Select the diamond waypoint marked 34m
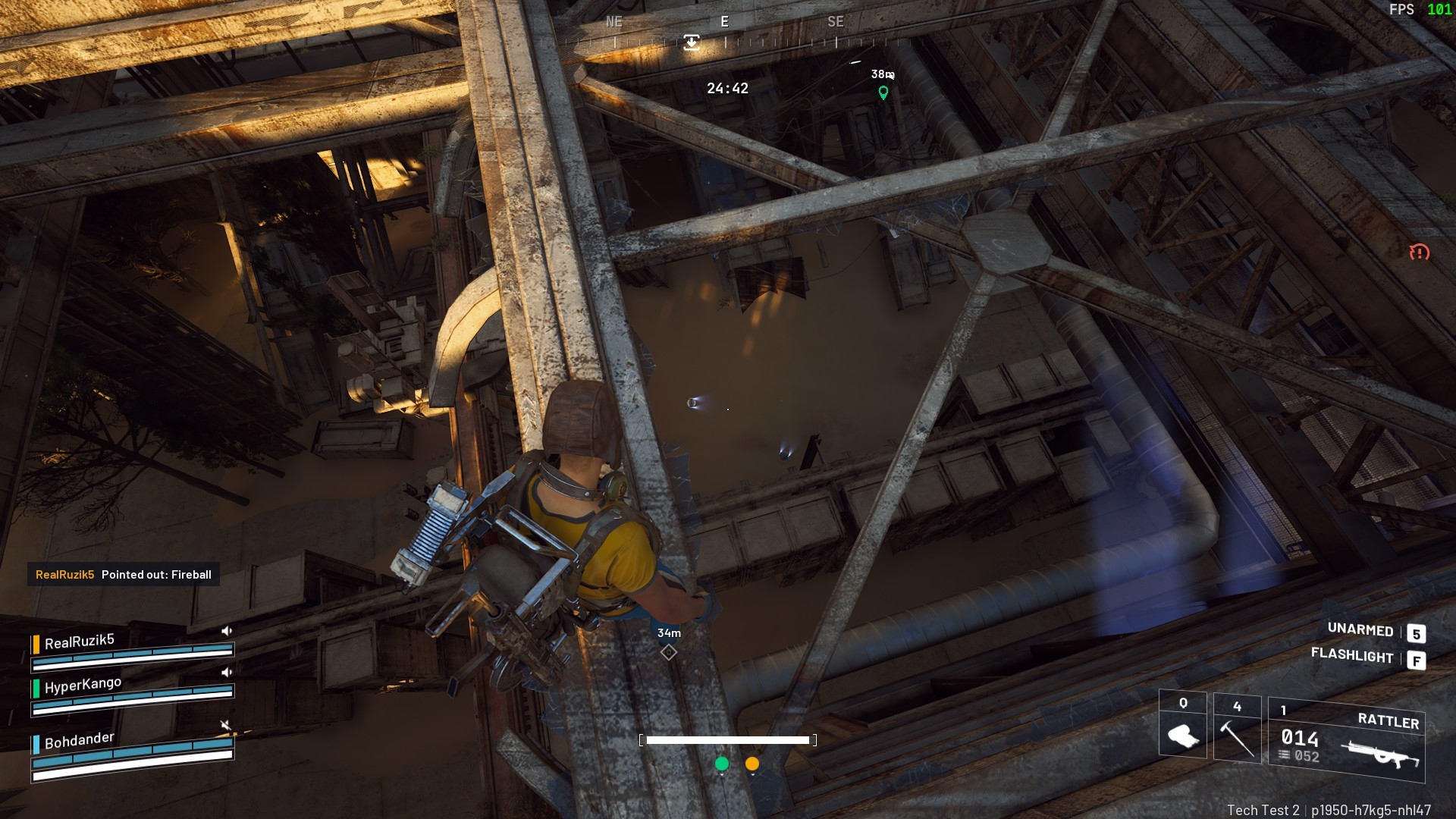The image size is (1456, 819). pos(668,652)
